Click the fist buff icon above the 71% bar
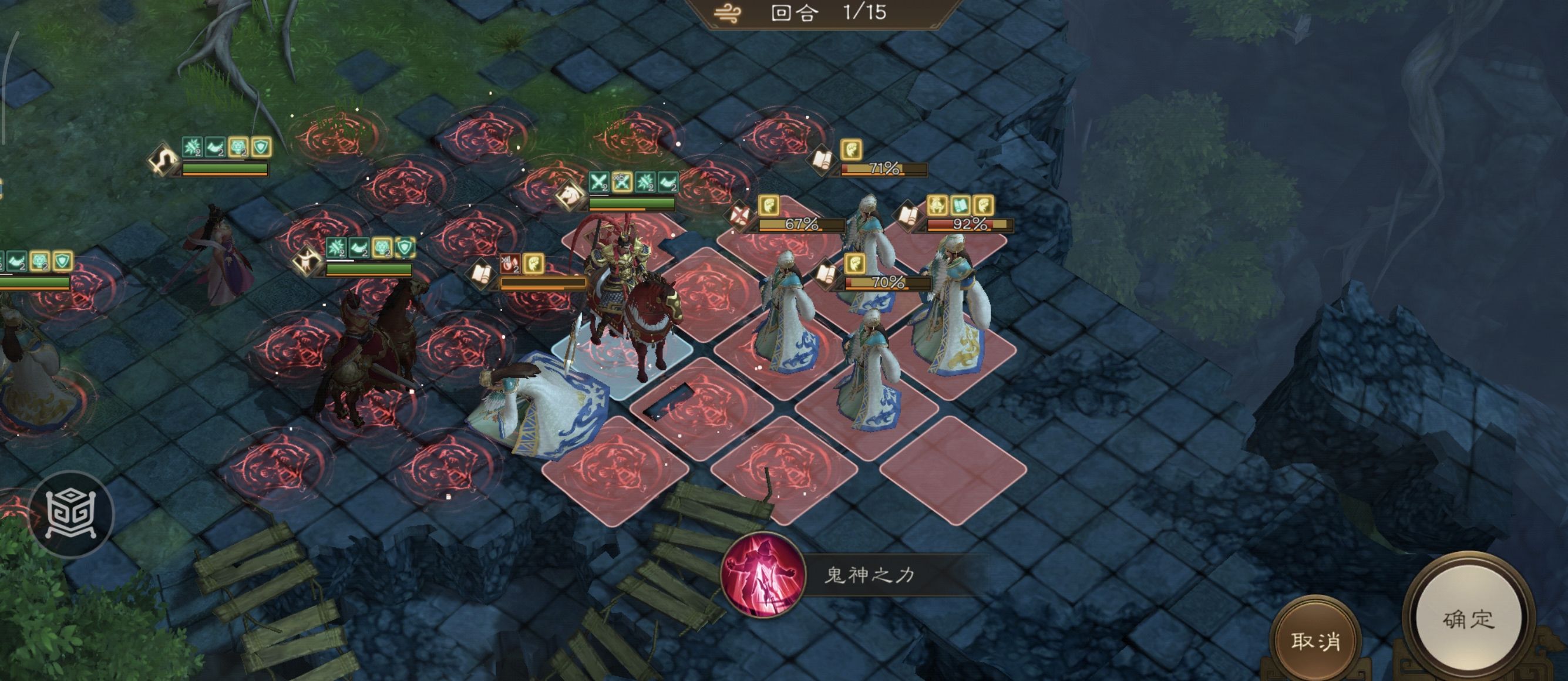 tap(852, 151)
